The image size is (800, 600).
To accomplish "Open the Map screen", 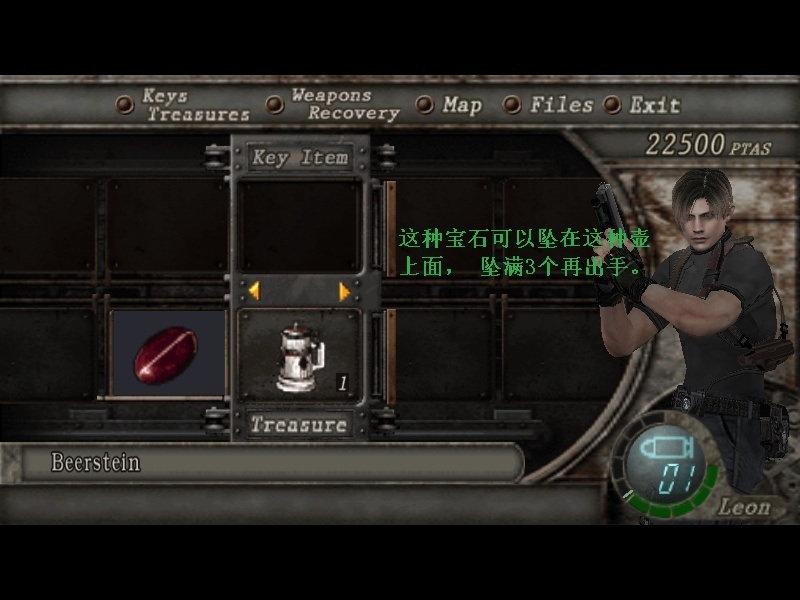I will tap(461, 105).
